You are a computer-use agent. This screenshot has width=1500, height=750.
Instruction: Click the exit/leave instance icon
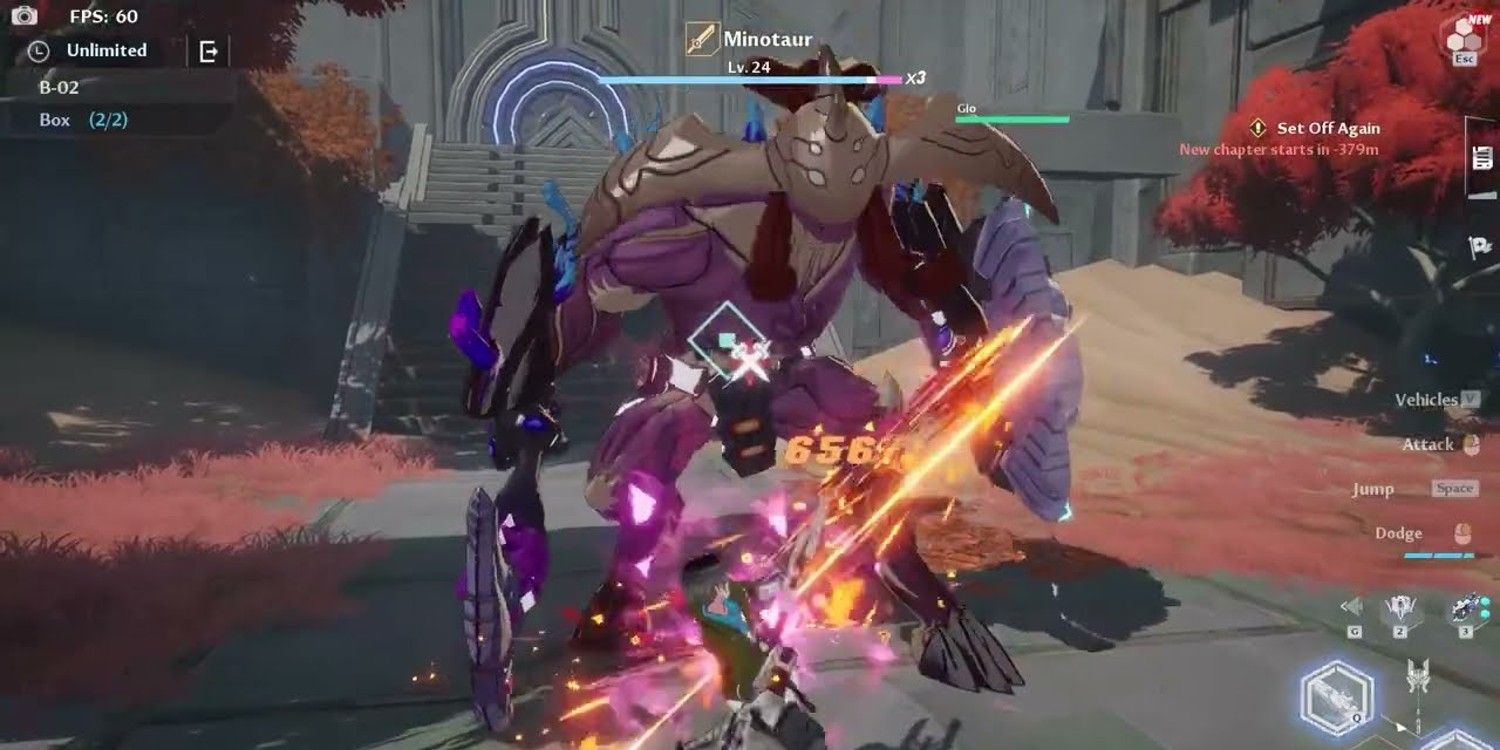tap(207, 52)
